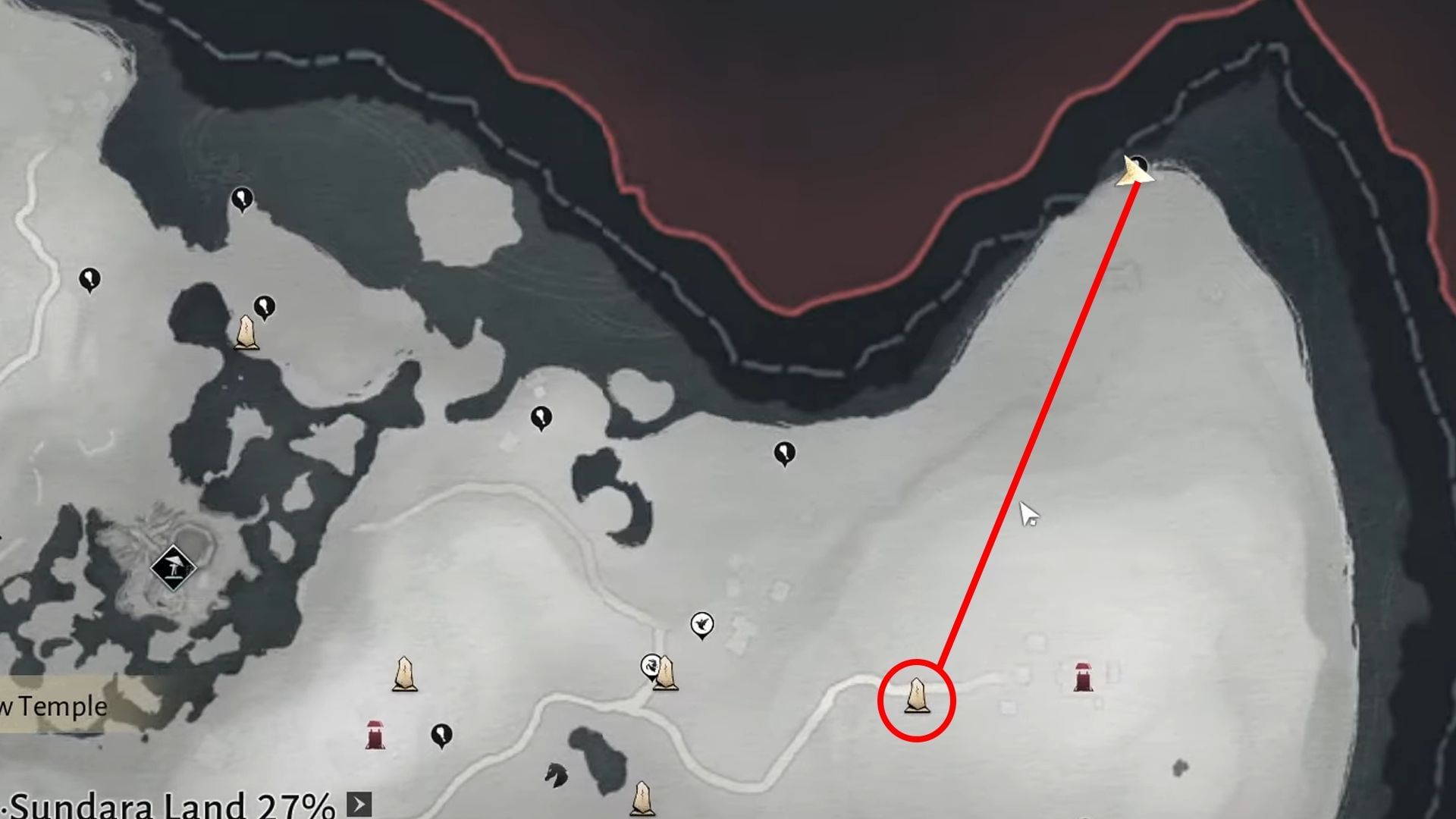This screenshot has height=819, width=1456.
Task: Click the horse stable marker
Action: point(557,774)
